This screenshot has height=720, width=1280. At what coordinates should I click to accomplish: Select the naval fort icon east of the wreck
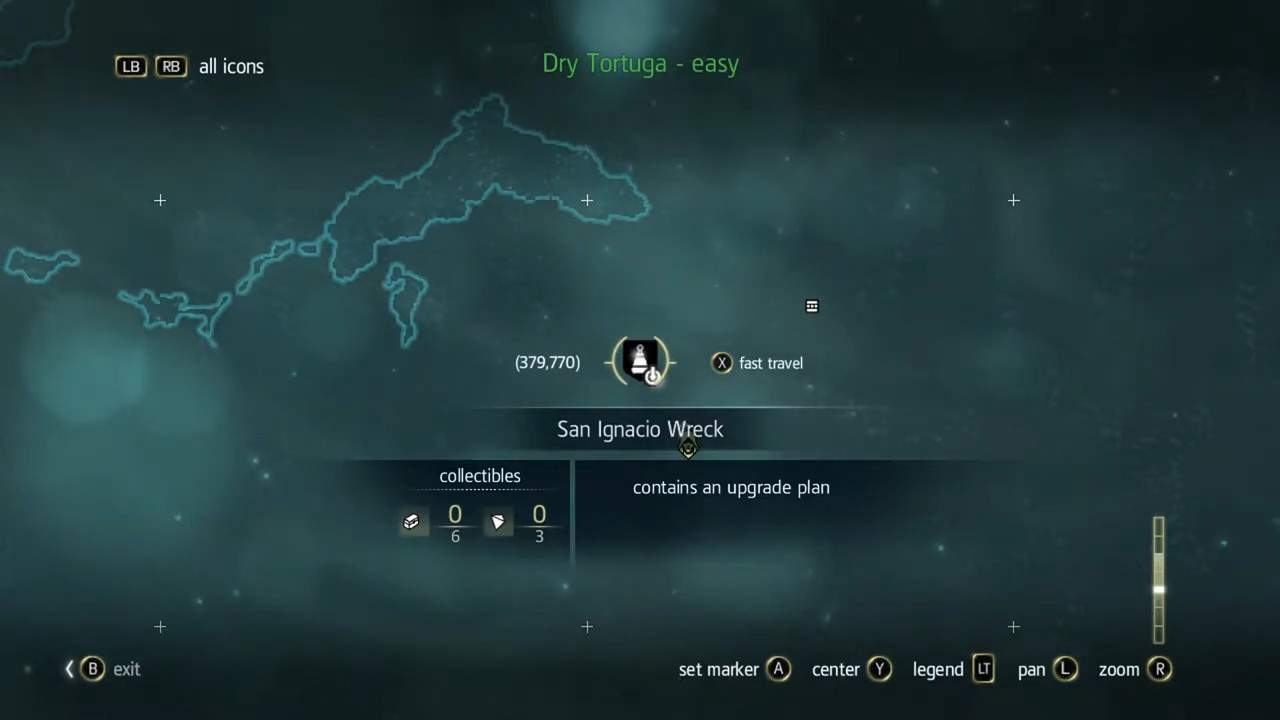(811, 306)
